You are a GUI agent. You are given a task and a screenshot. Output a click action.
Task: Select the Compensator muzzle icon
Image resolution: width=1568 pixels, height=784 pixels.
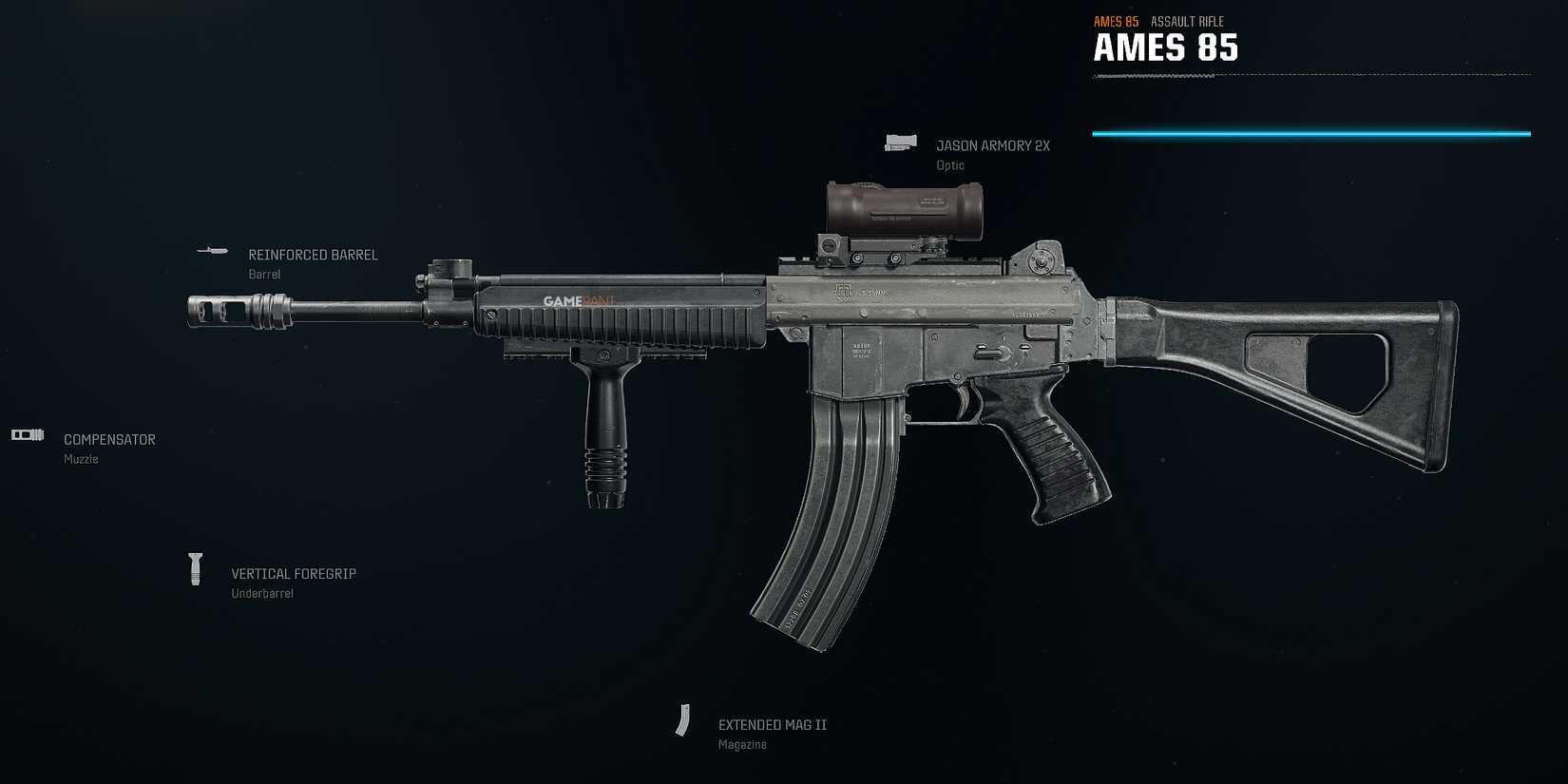point(28,434)
